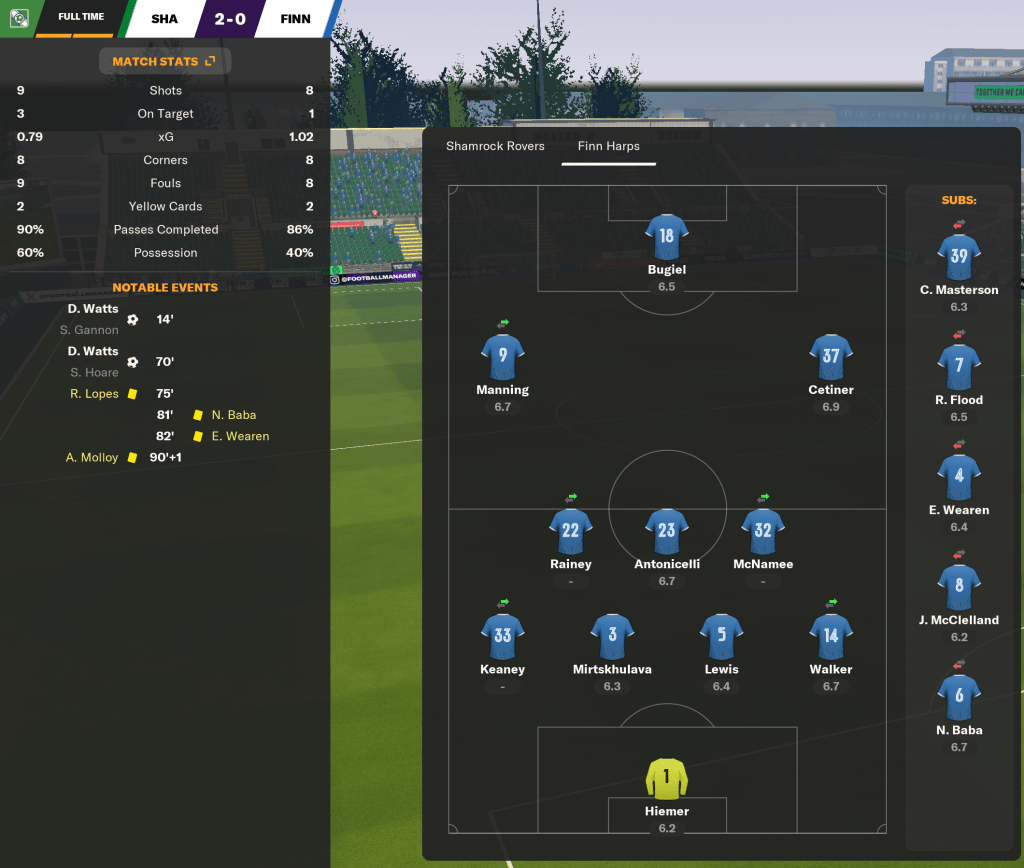Choose Walker's number 14 shirt
This screenshot has width=1024, height=868.
point(830,636)
